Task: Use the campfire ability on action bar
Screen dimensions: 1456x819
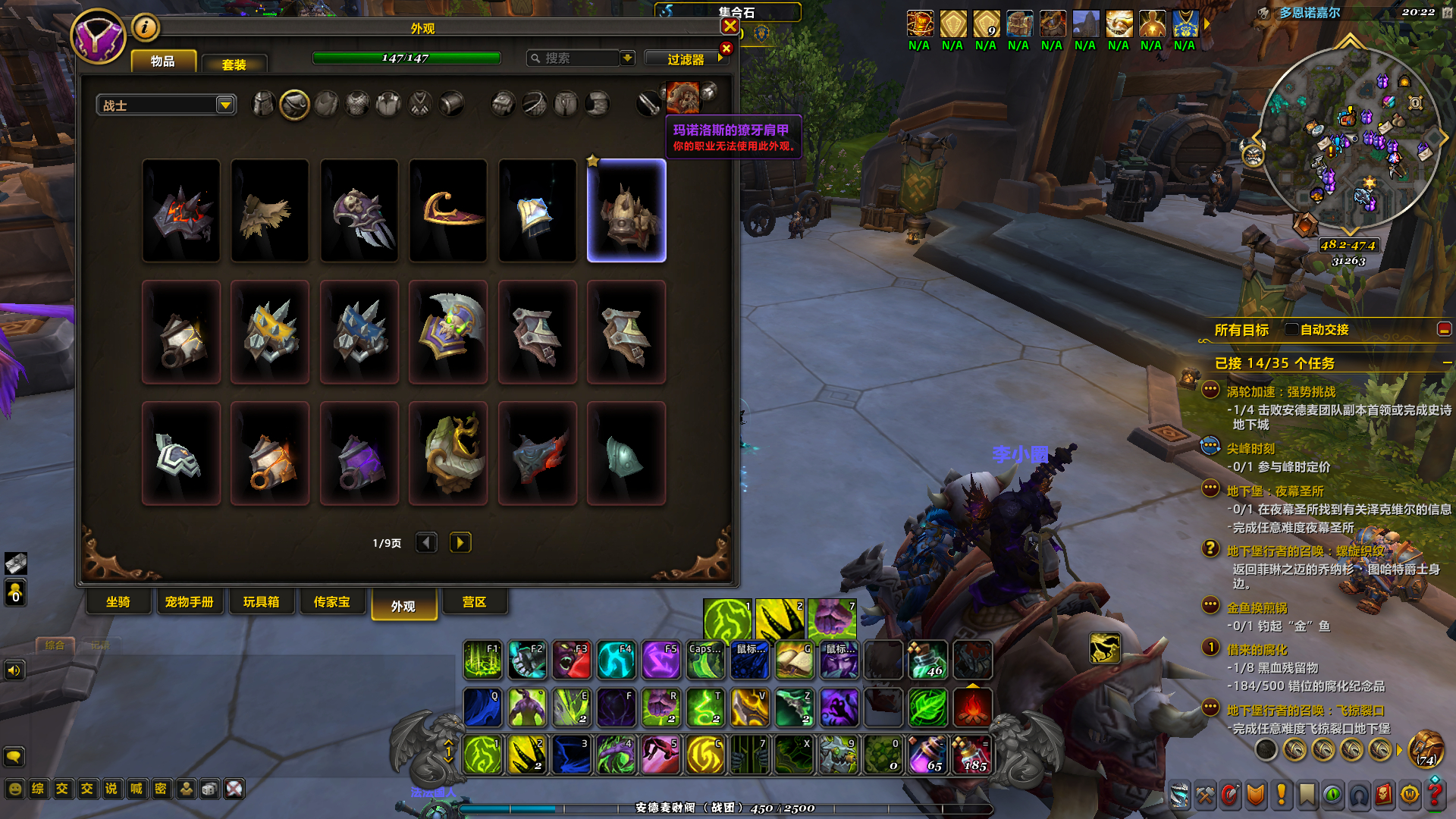Action: (972, 708)
